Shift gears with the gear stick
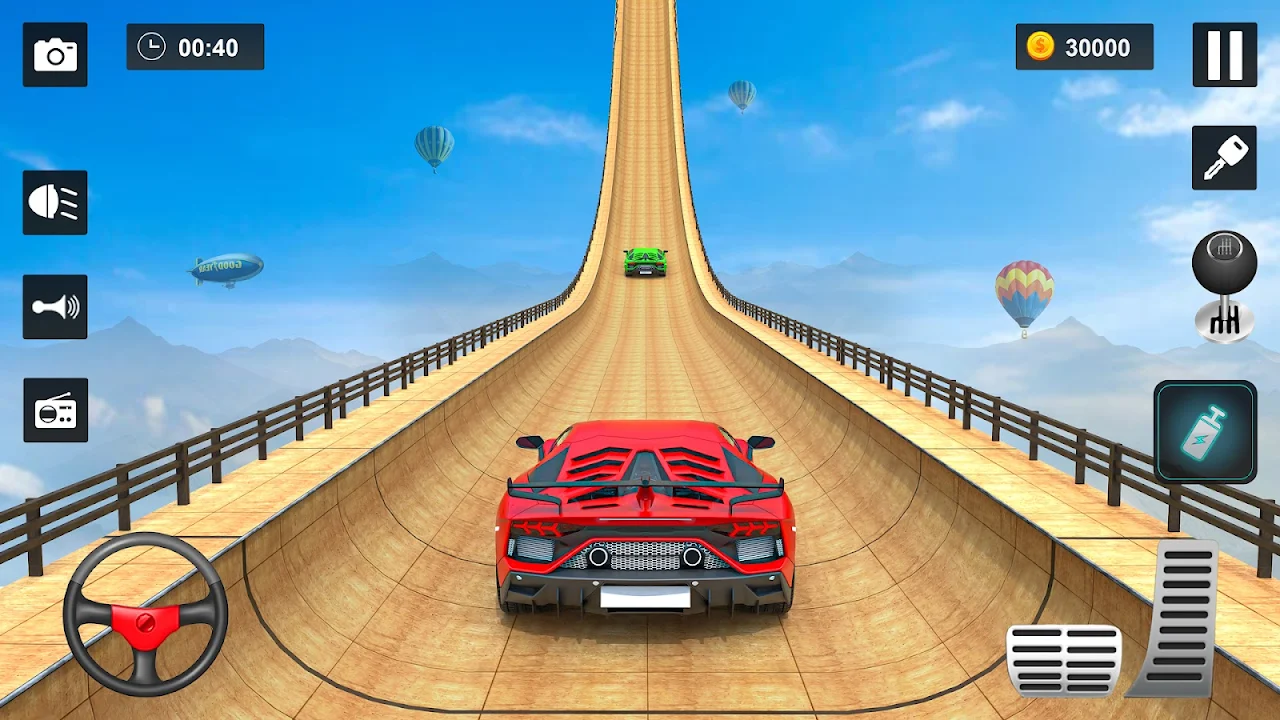1280x720 pixels. coord(1224,286)
